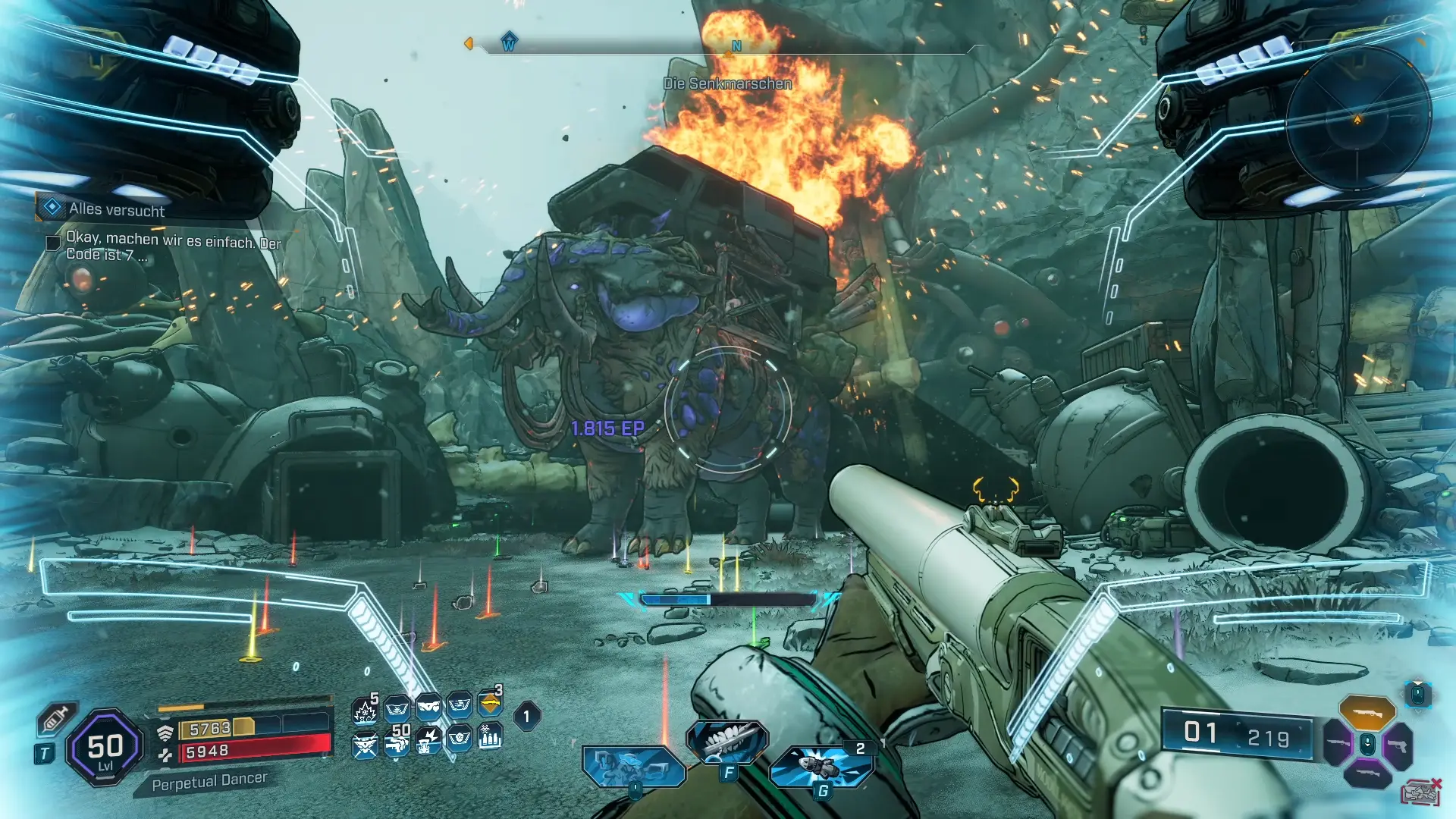Click the biohazard bottles status icon

pos(491,737)
